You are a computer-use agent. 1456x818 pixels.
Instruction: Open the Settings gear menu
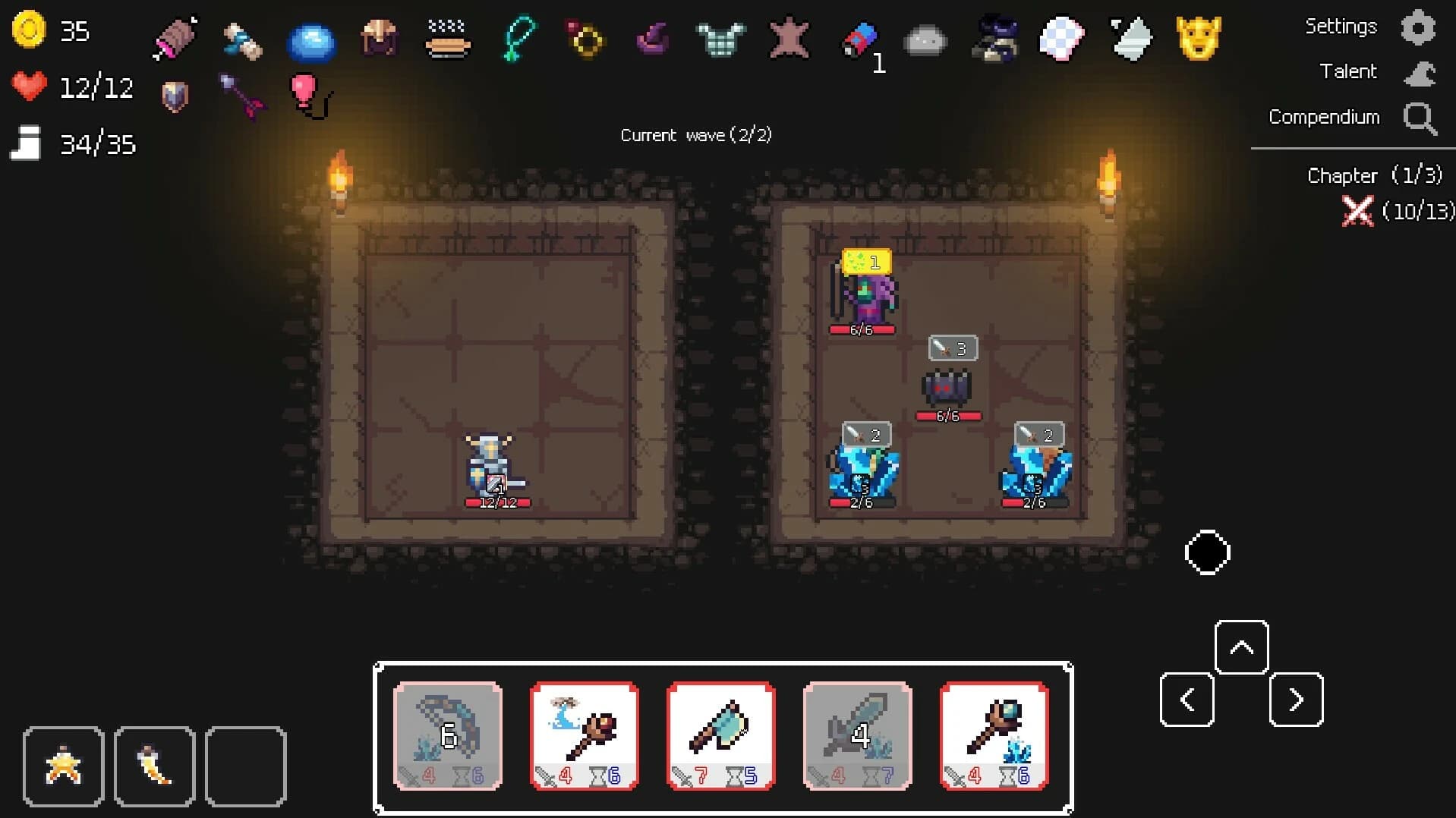1417,28
